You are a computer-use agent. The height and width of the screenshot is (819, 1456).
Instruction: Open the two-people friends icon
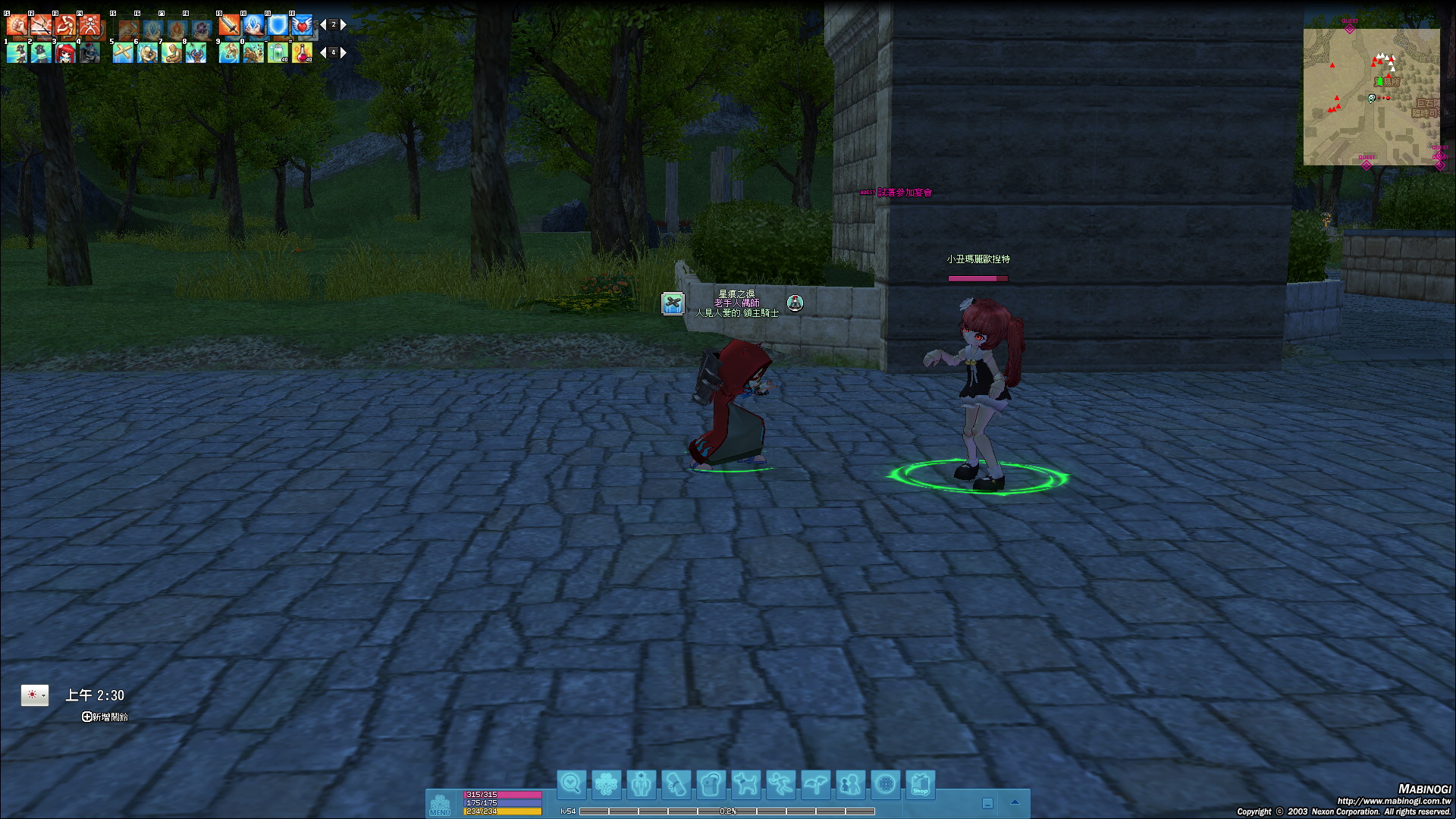pyautogui.click(x=850, y=784)
